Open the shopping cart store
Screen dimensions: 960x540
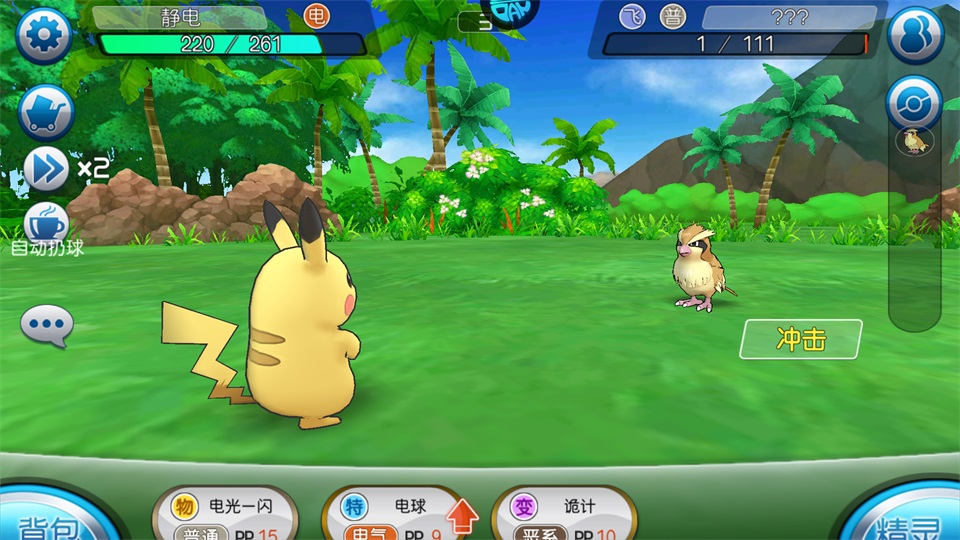click(46, 110)
